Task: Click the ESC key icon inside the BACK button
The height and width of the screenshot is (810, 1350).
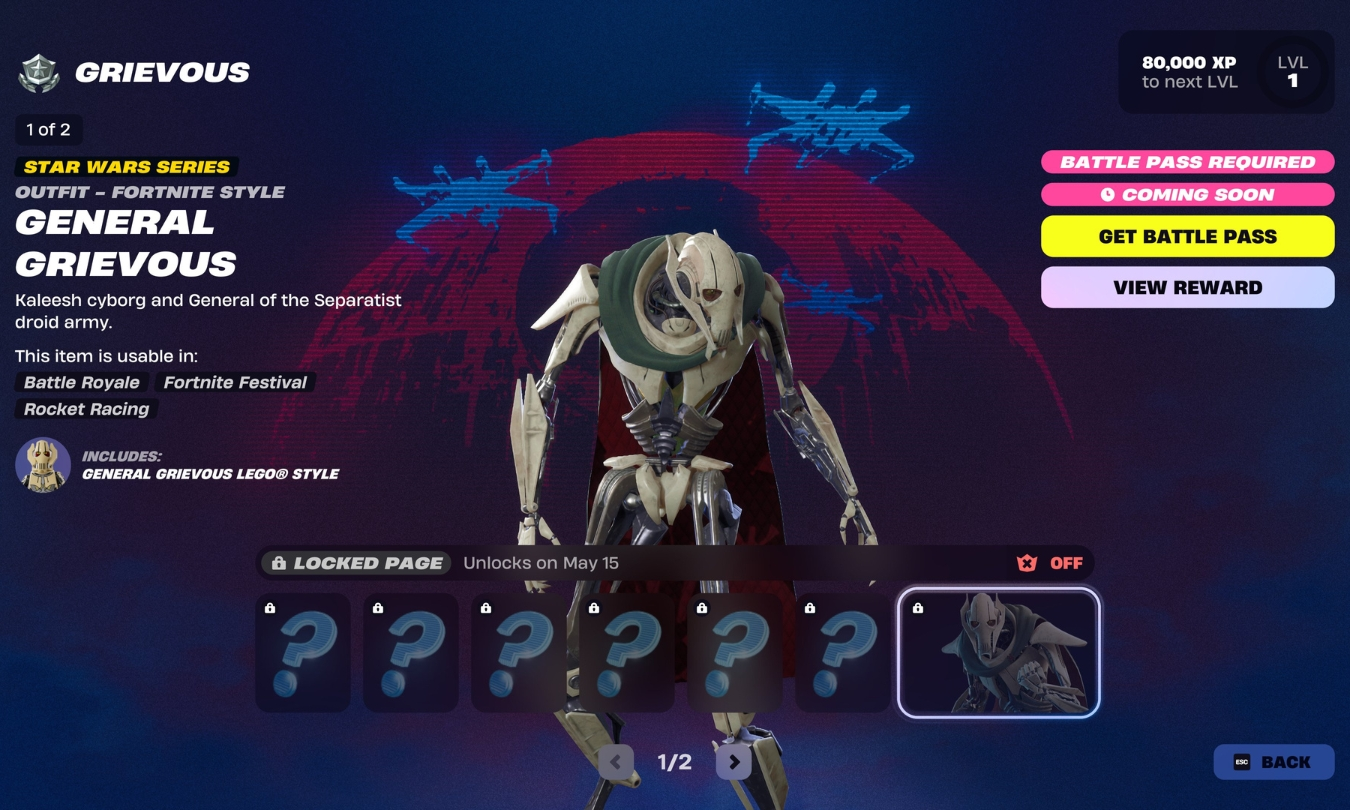Action: coord(1240,761)
